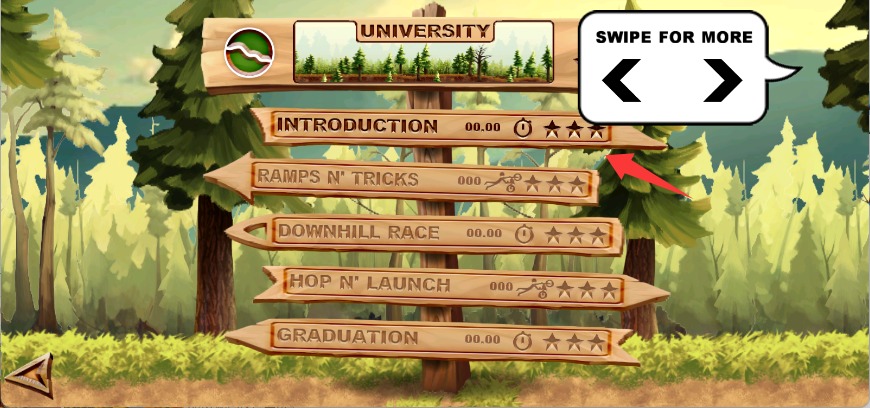Show previous world with left arrow

pos(622,80)
